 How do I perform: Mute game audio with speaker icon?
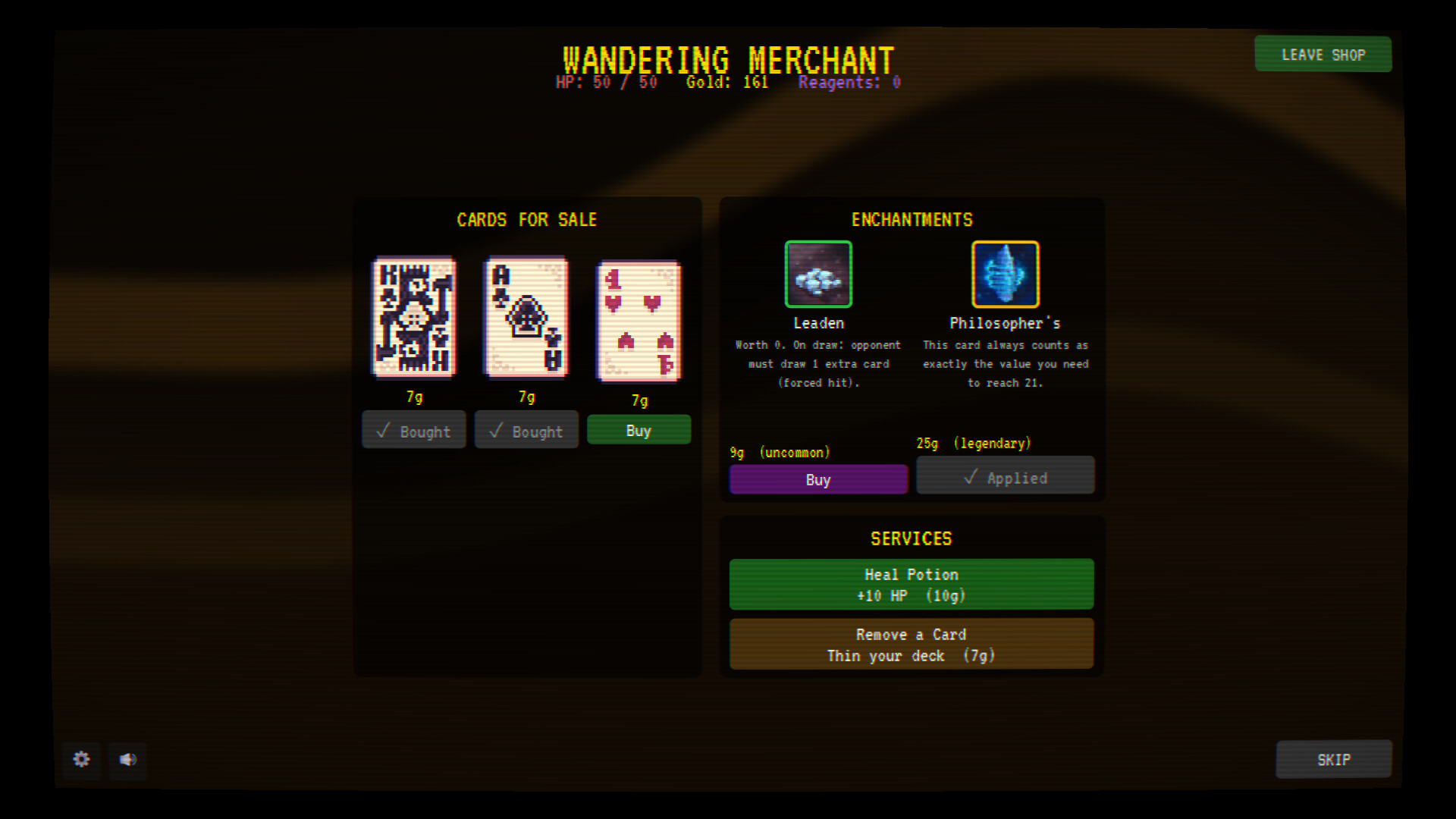tap(127, 761)
